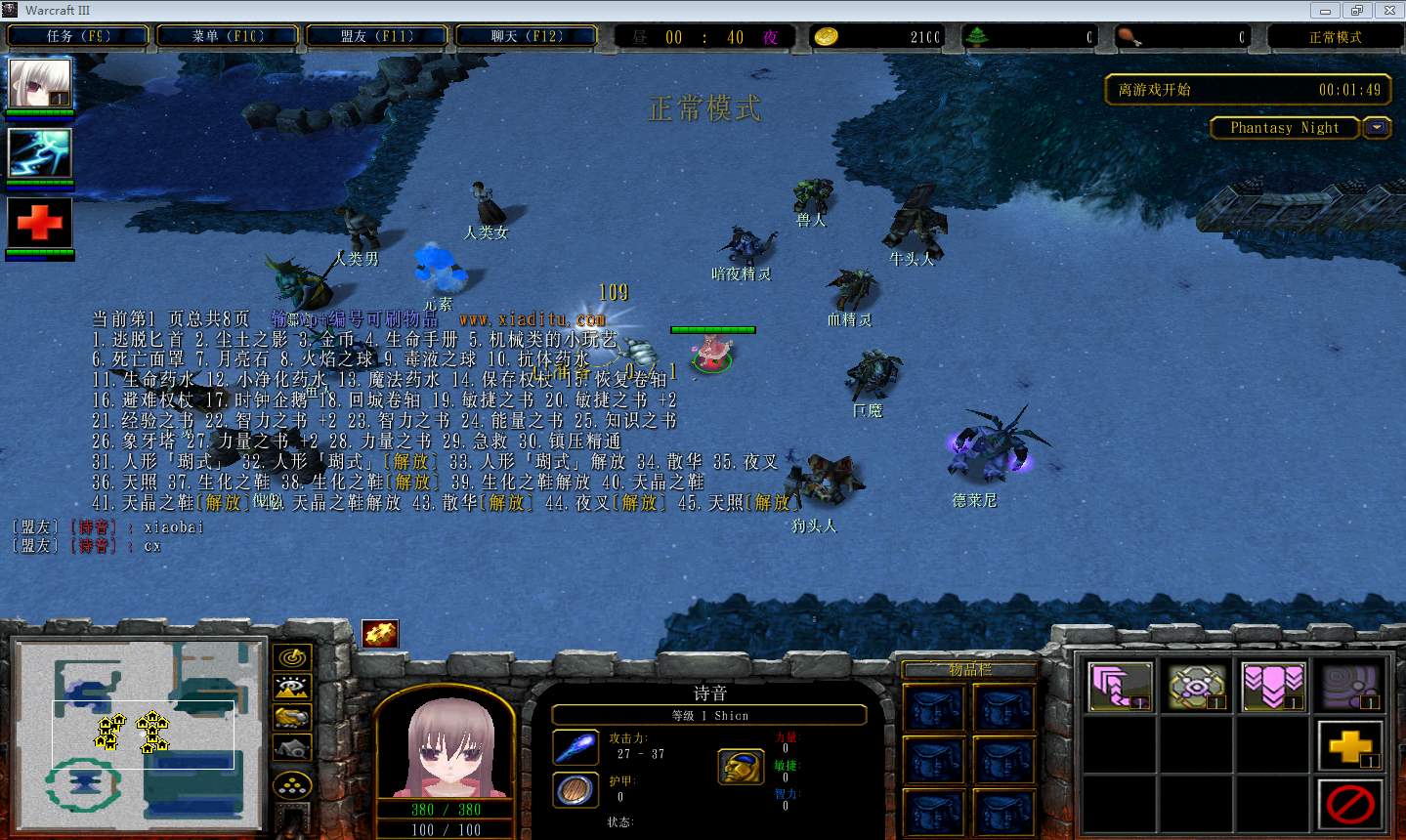This screenshot has height=840, width=1406.
Task: Open the 任务 (F9) quests menu
Action: pyautogui.click(x=78, y=37)
